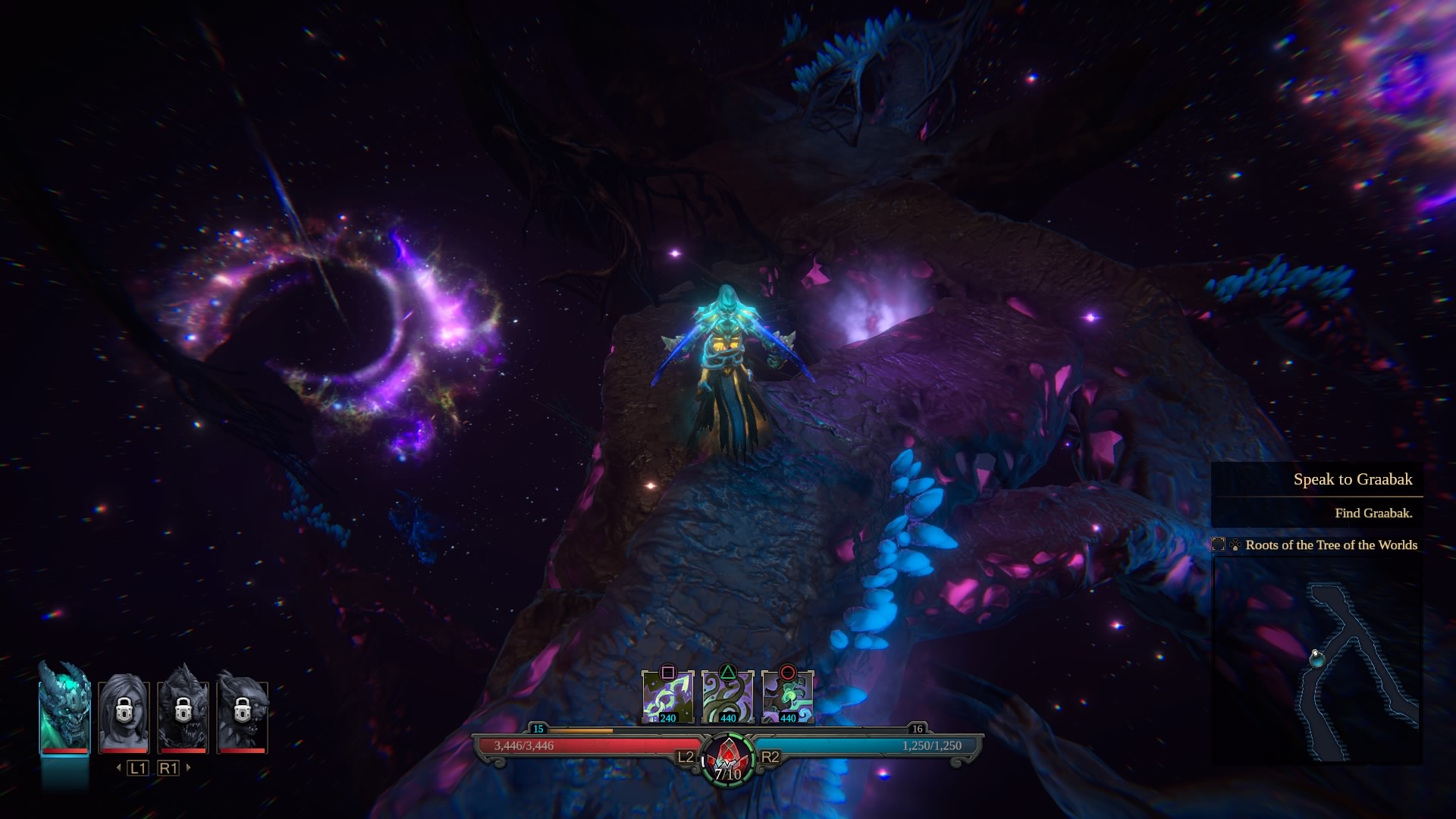
Task: Unlock the gnoll companion slot
Action: pyautogui.click(x=244, y=711)
